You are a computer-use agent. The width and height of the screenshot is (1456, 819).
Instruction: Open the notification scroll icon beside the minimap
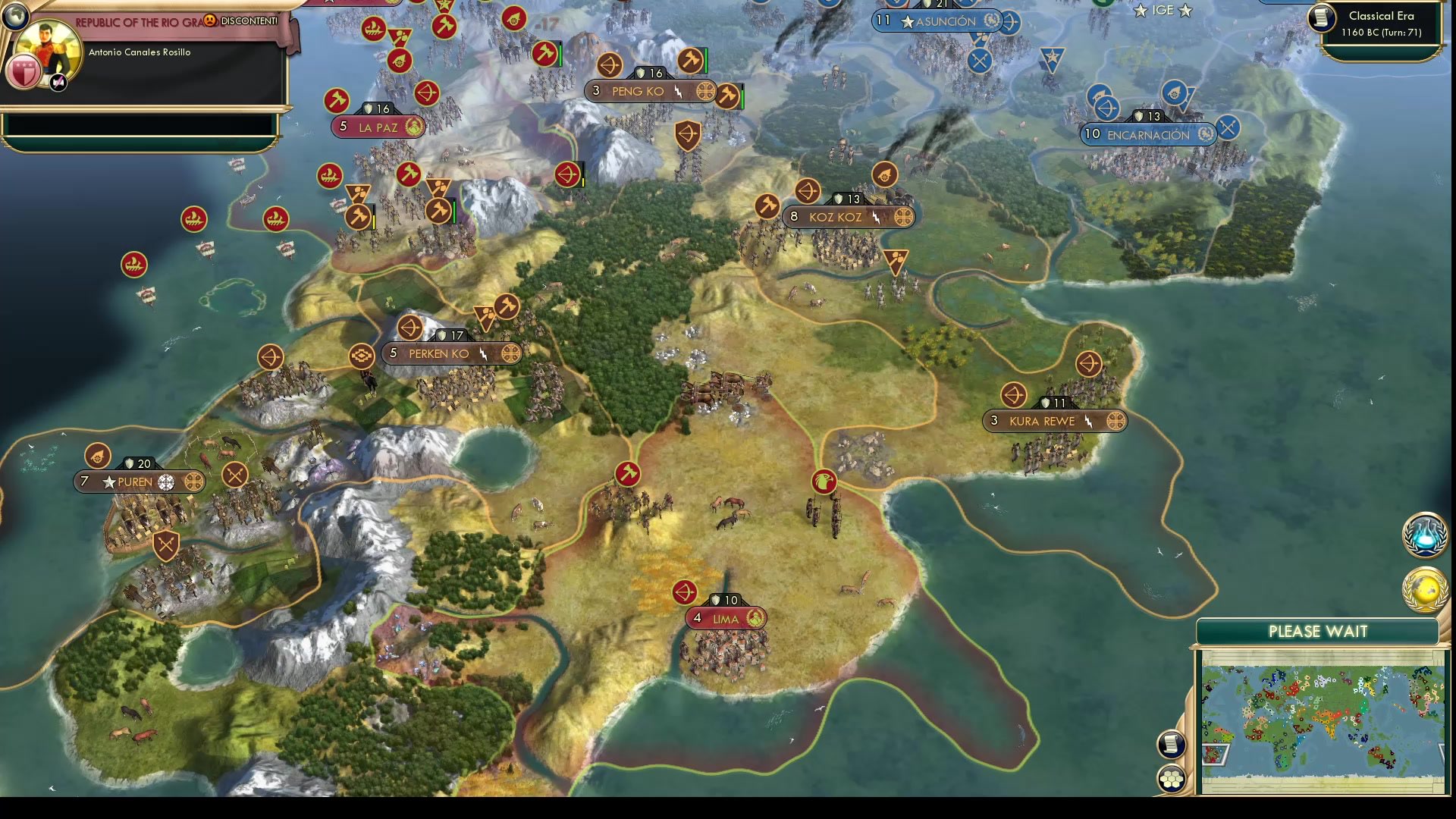[1172, 745]
